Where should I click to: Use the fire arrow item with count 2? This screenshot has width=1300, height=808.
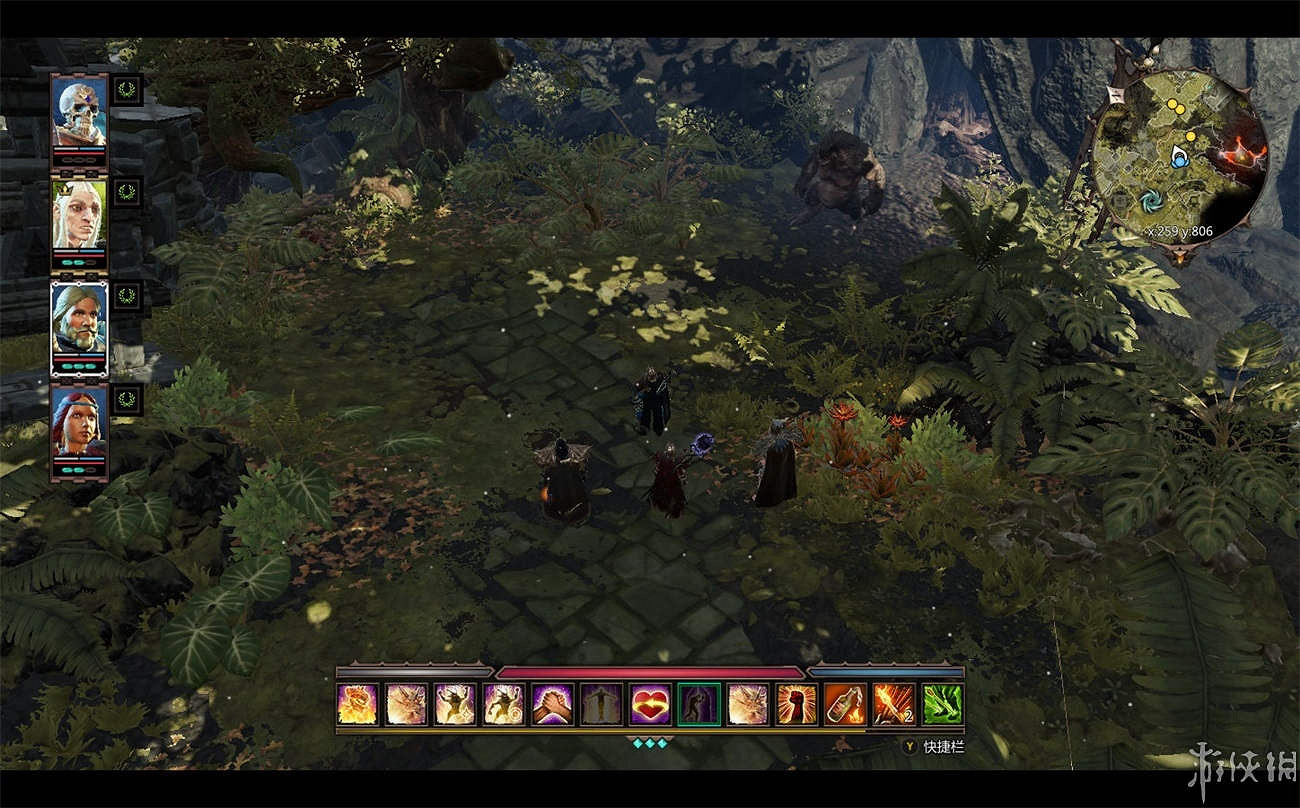(893, 704)
